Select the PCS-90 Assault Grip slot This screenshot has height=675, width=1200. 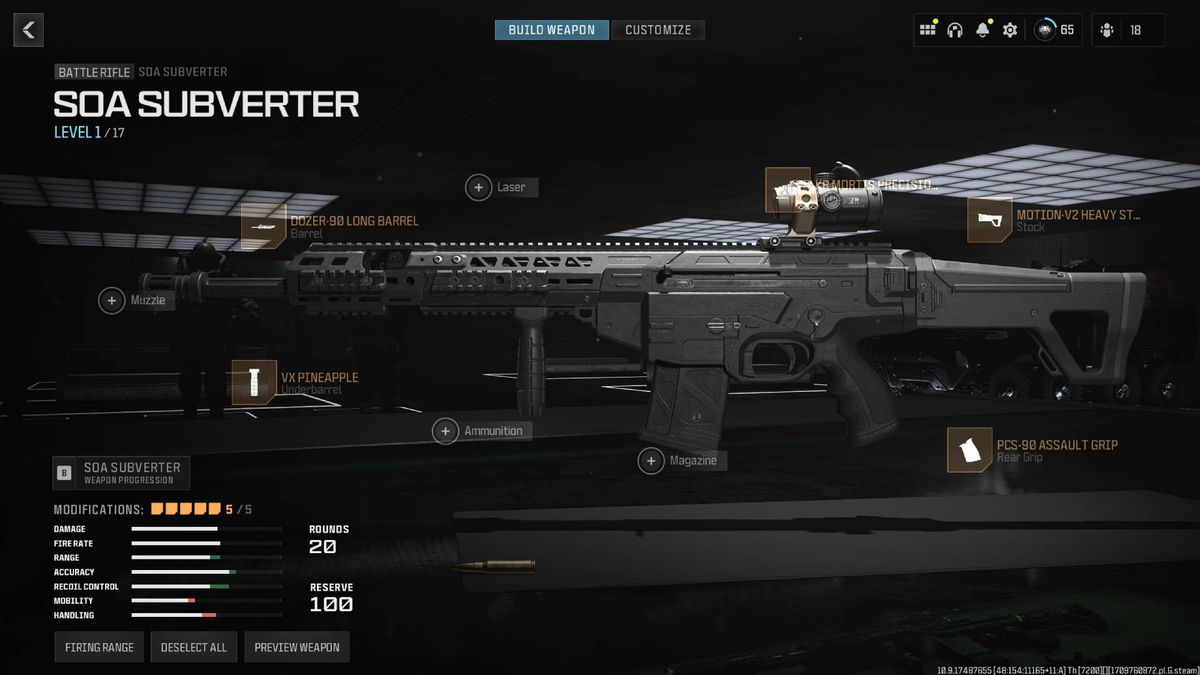pyautogui.click(x=969, y=450)
